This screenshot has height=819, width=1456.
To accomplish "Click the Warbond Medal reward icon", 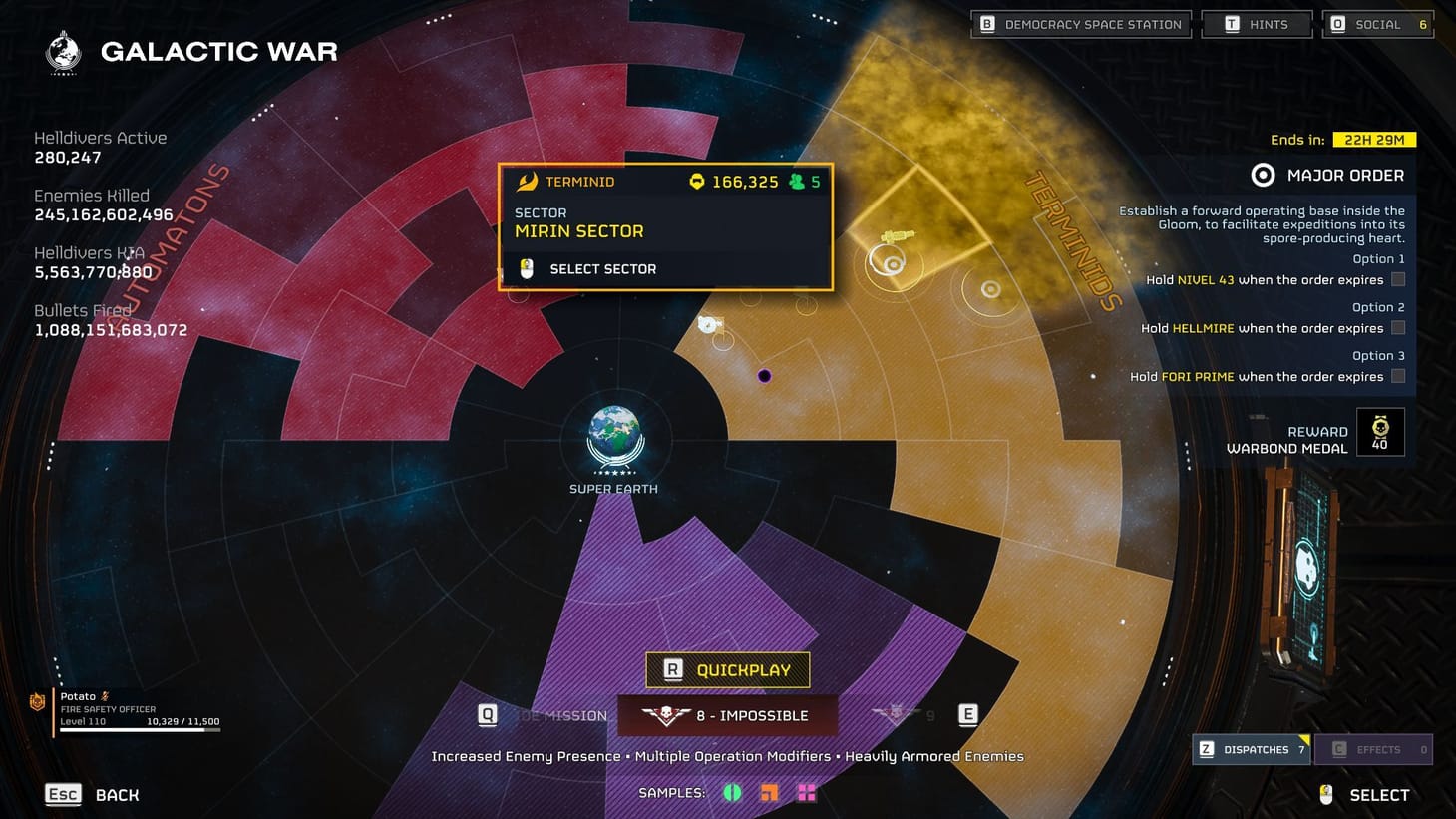I will point(1380,431).
